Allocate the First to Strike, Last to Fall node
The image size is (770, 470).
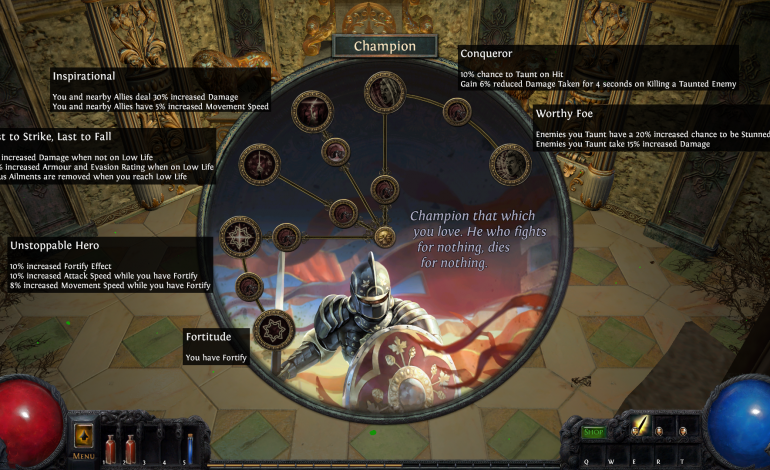pyautogui.click(x=259, y=164)
